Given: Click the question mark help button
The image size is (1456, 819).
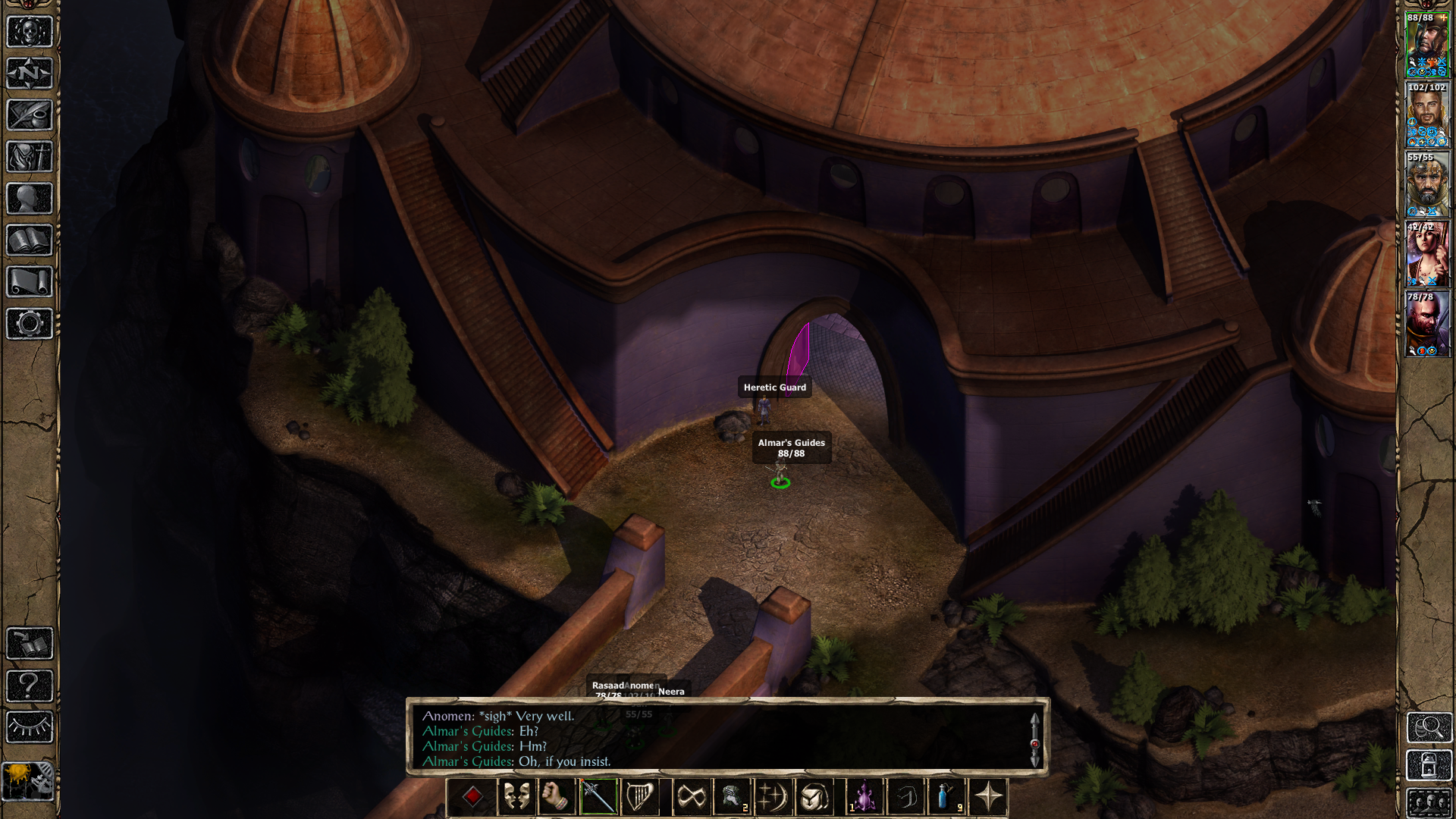Looking at the screenshot, I should (30, 686).
